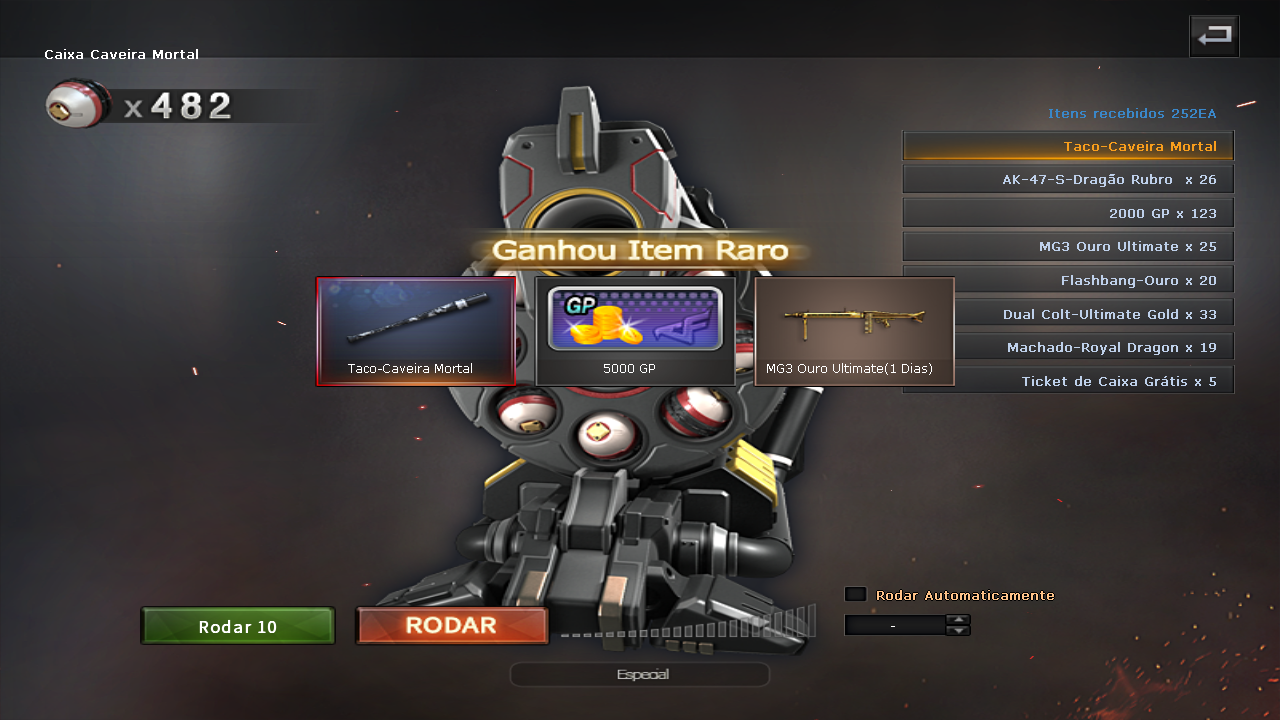Select Taco-Caveira Mortal in received items list
The height and width of the screenshot is (720, 1280).
pyautogui.click(x=1068, y=146)
